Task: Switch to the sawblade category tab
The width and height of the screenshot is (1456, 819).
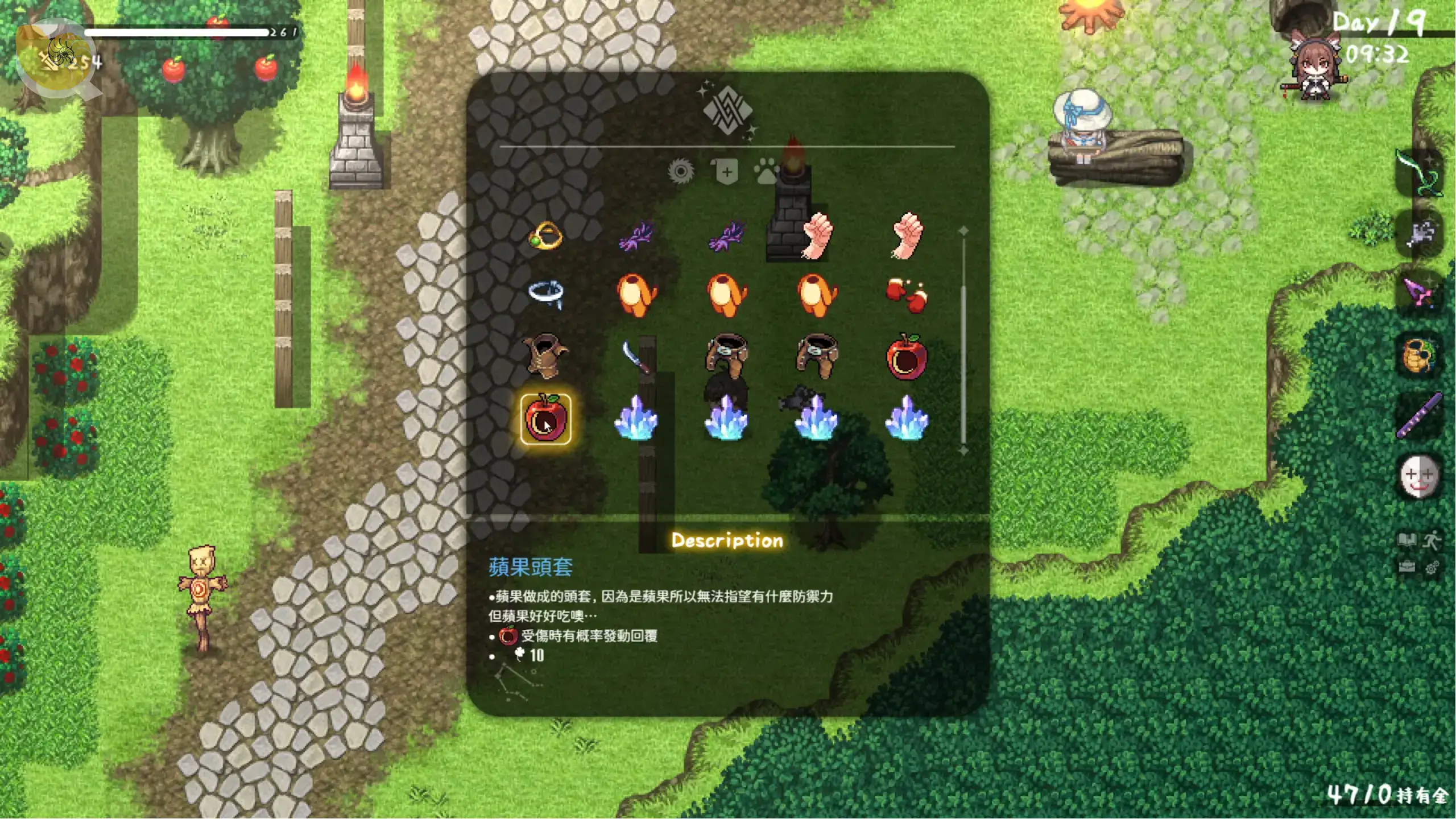Action: pyautogui.click(x=681, y=171)
